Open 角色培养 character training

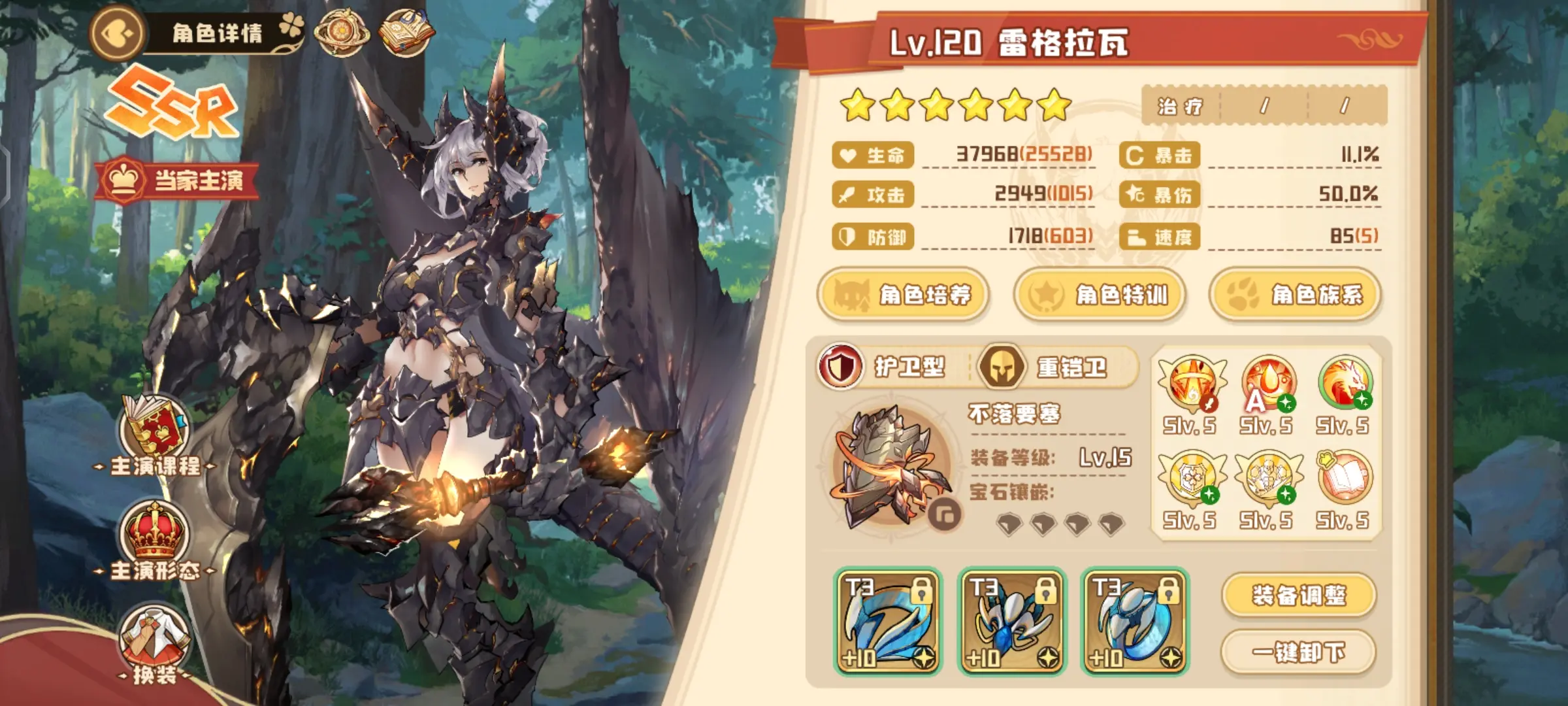[903, 295]
